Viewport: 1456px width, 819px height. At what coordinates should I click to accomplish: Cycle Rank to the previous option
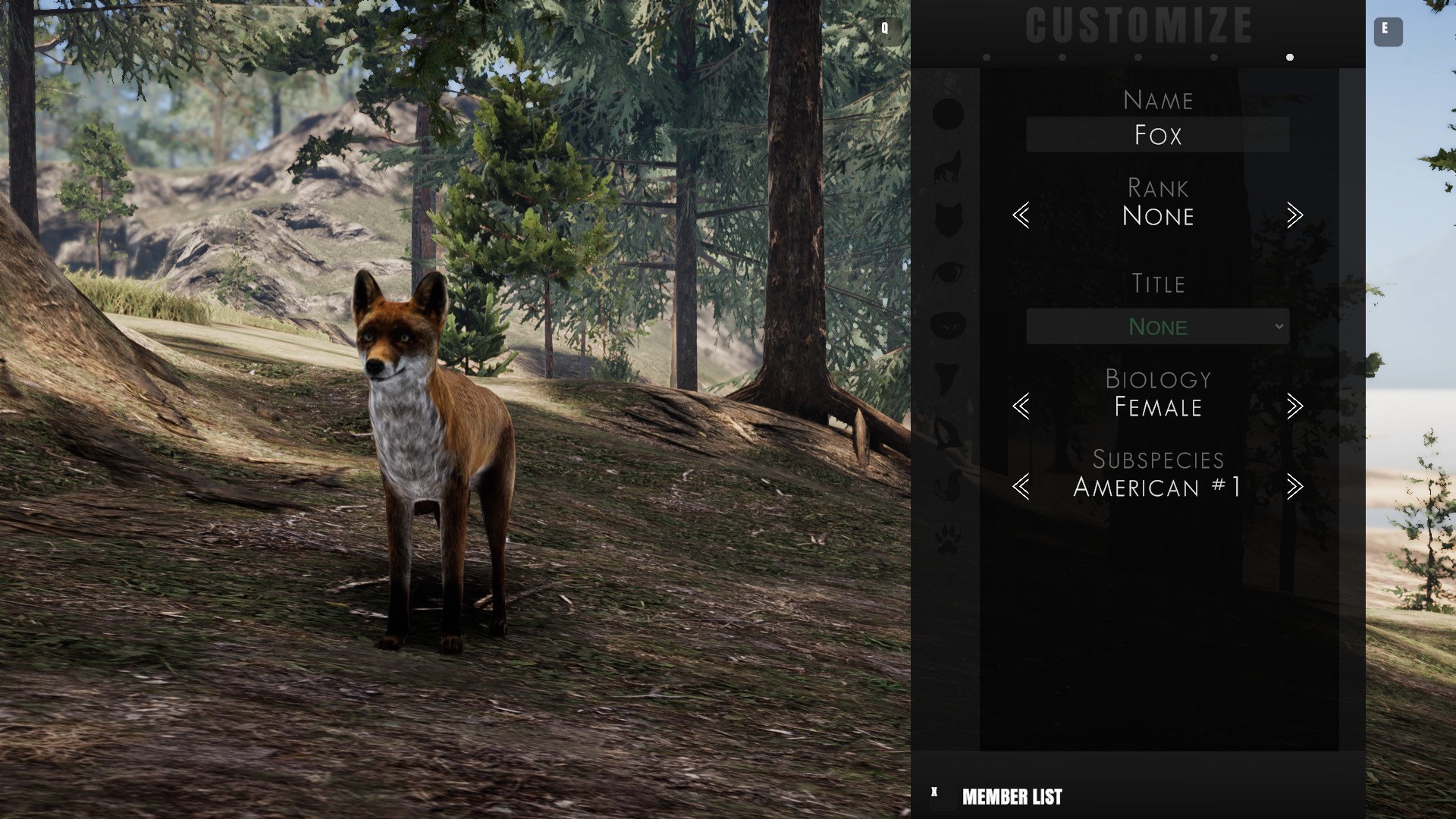click(x=1021, y=215)
